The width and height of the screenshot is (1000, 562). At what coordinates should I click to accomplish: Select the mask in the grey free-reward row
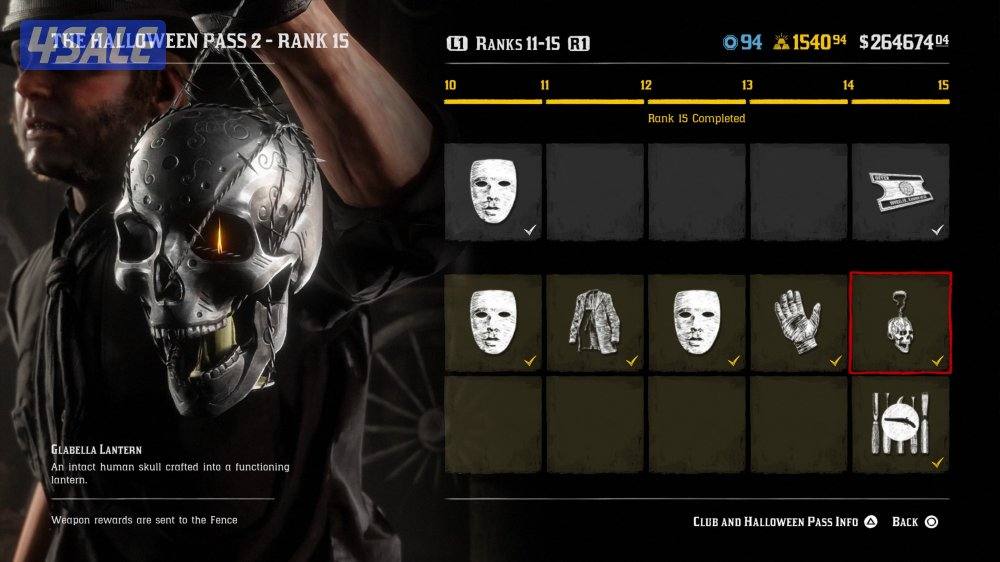pyautogui.click(x=493, y=191)
